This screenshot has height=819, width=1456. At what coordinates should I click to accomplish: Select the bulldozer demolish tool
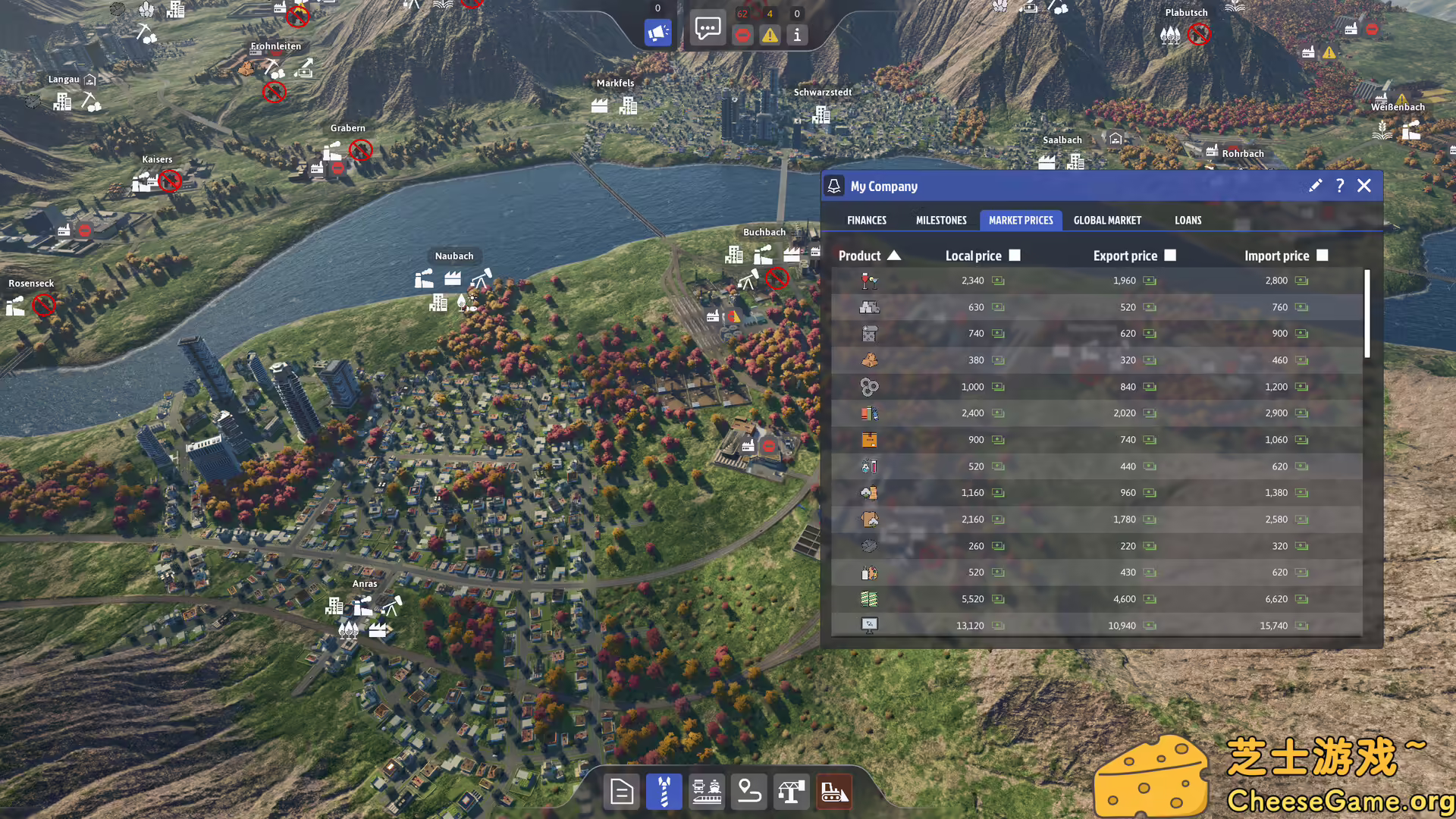click(833, 791)
